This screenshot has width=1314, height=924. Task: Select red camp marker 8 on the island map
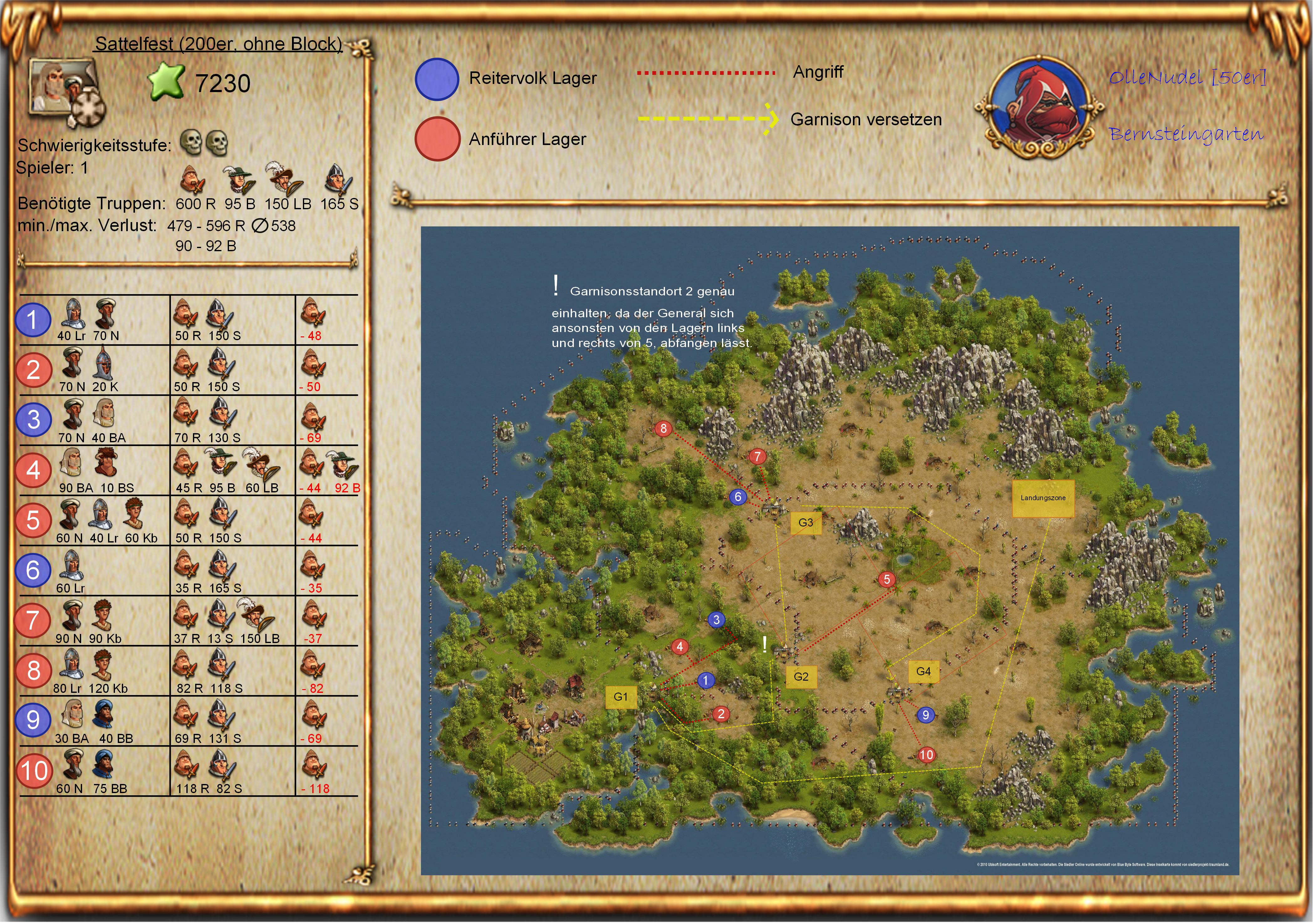coord(664,428)
